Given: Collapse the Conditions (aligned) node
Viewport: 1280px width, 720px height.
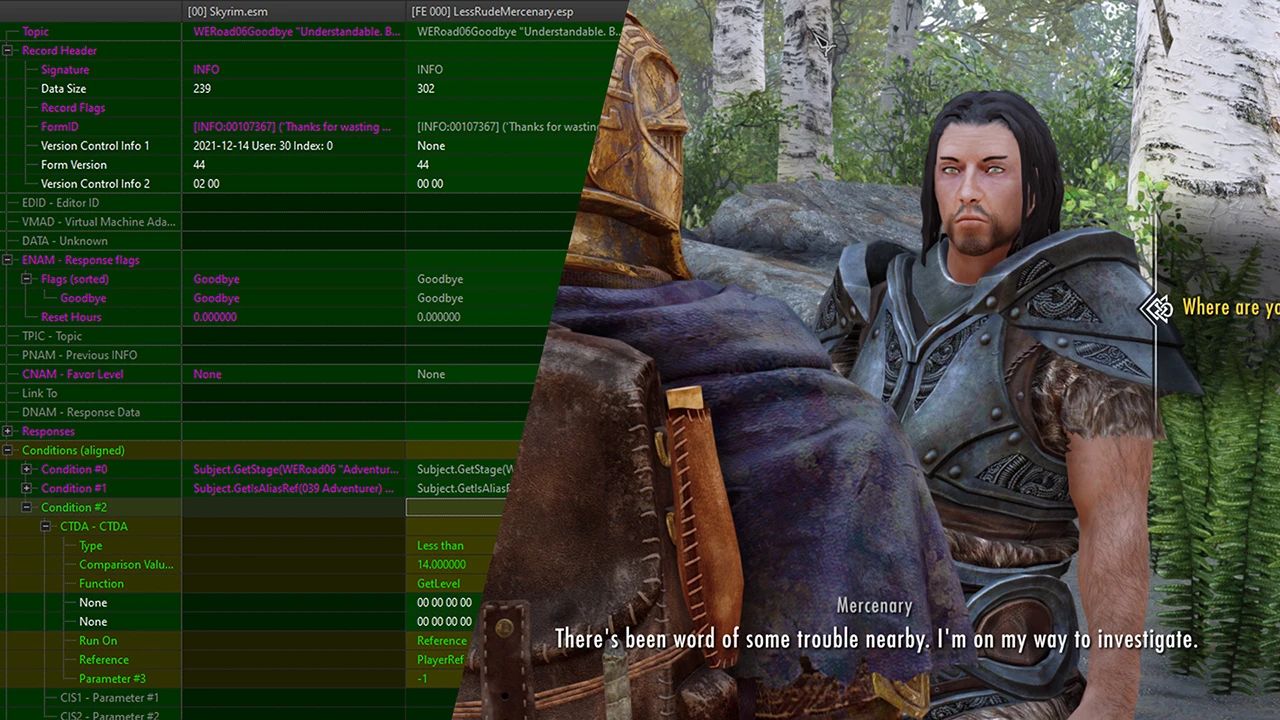Looking at the screenshot, I should pos(7,450).
